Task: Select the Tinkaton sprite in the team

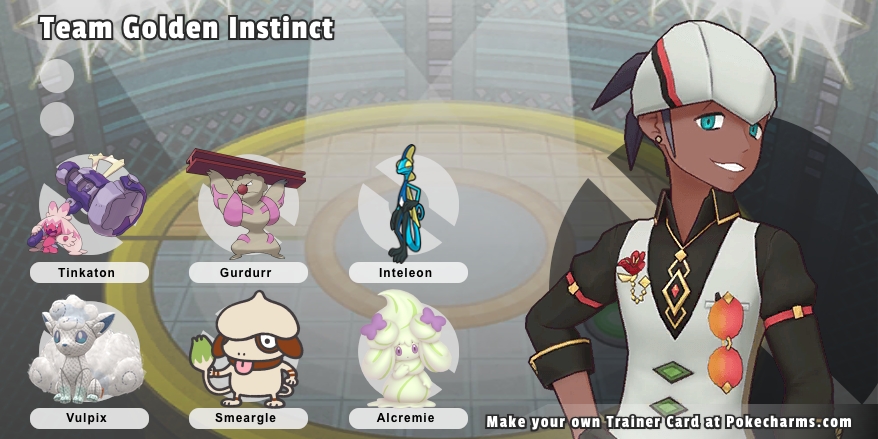Action: click(87, 206)
